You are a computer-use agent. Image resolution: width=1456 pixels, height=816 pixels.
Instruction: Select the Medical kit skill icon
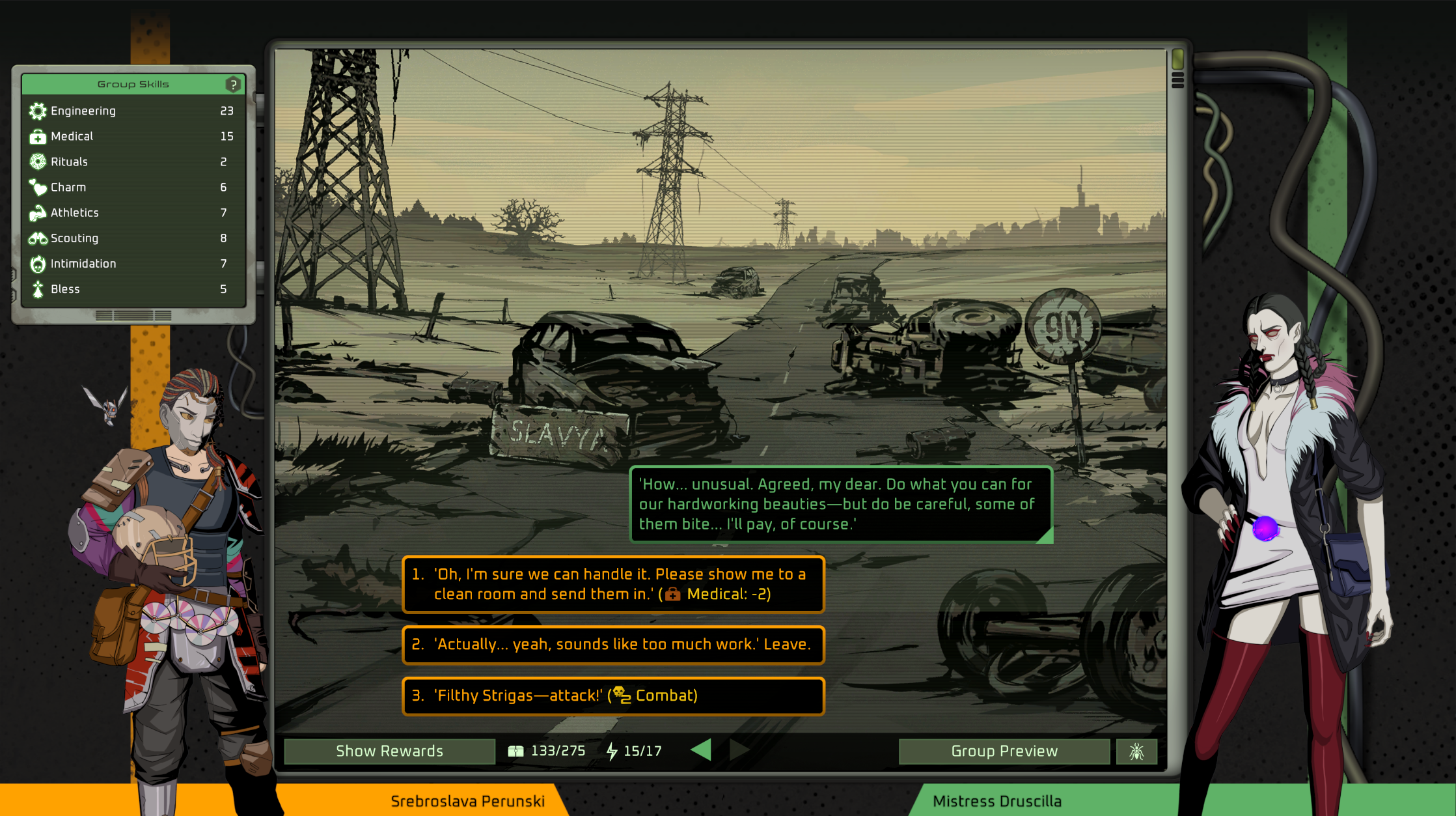[x=38, y=136]
